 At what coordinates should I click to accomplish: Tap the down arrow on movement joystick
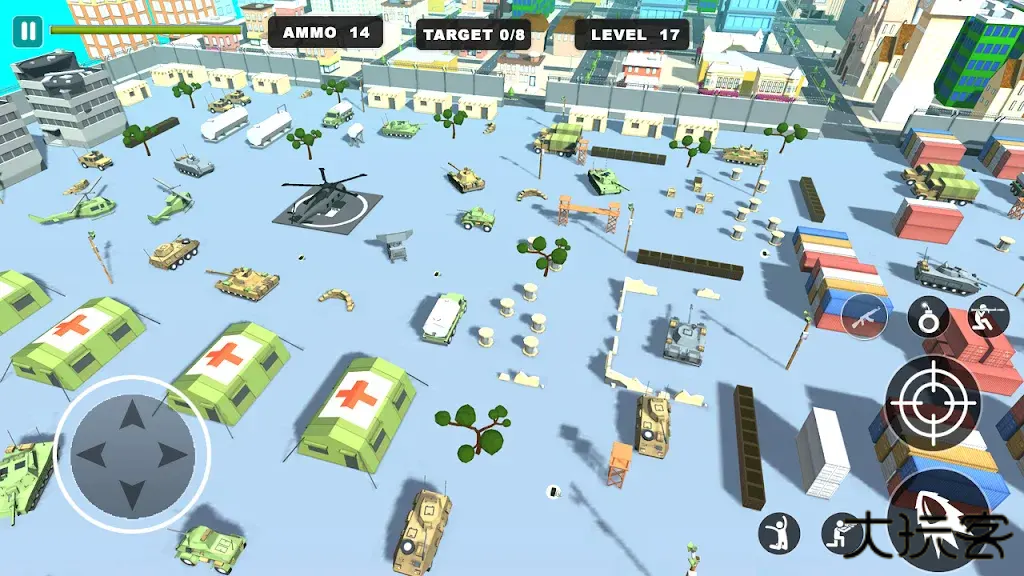(132, 495)
